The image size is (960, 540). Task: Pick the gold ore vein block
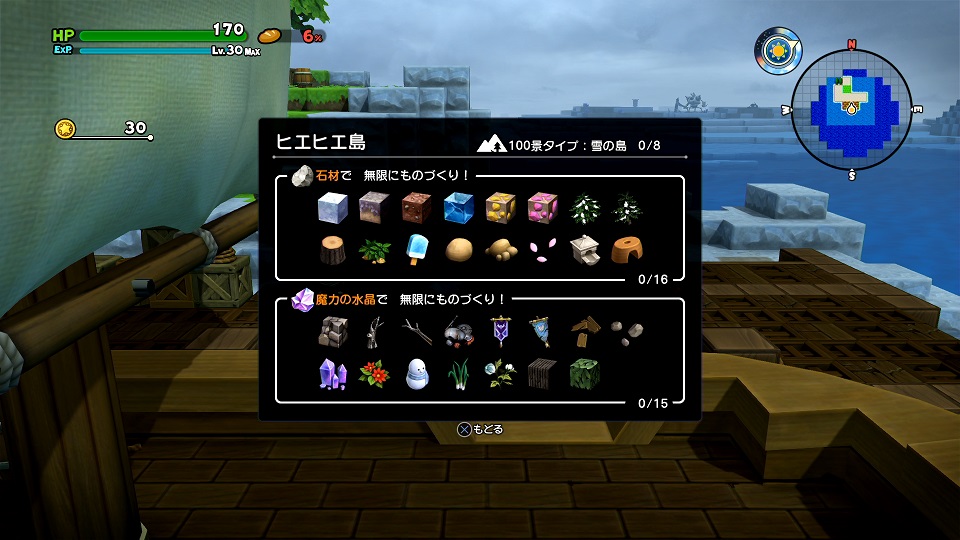coord(500,208)
